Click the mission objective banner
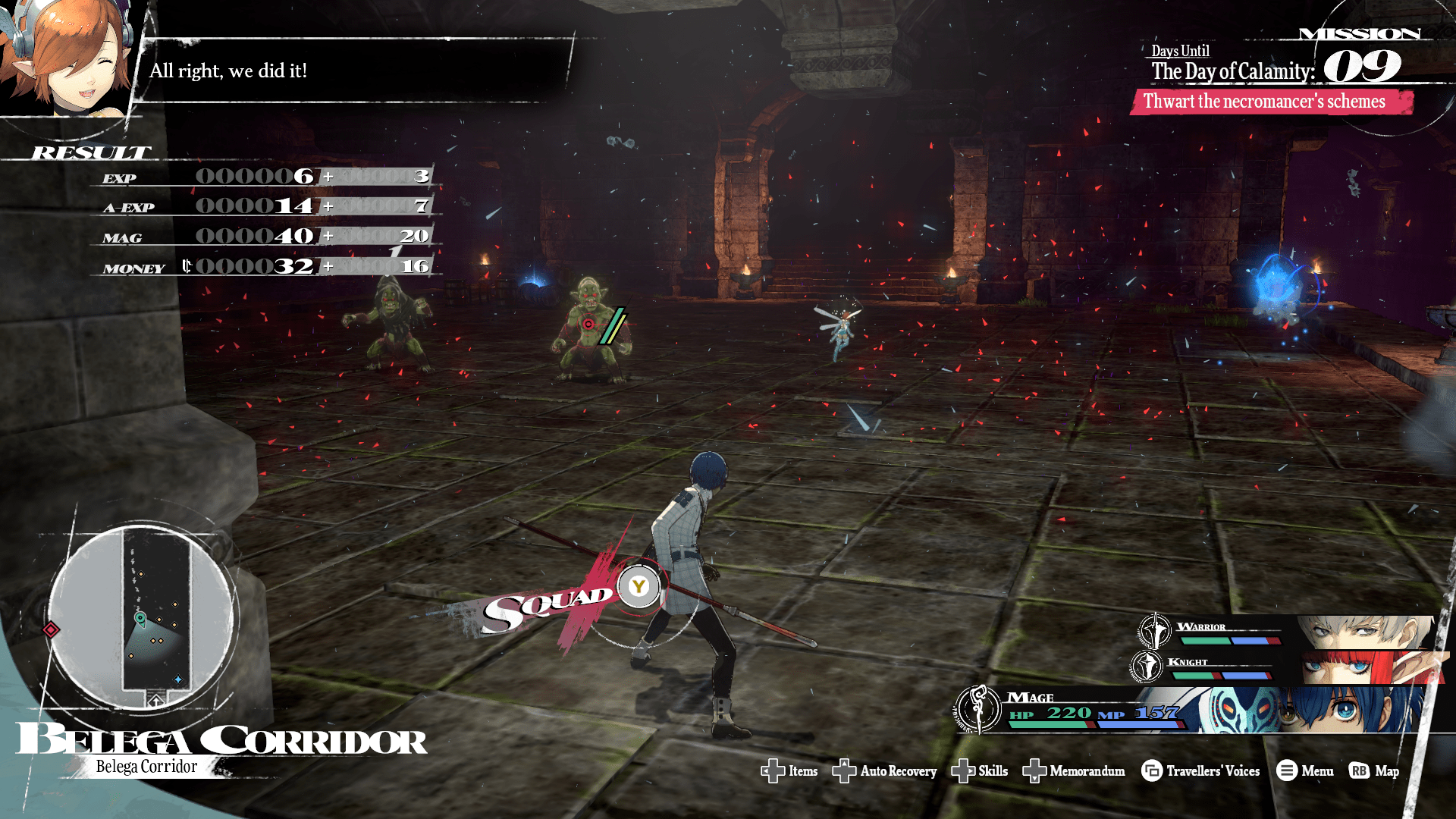The width and height of the screenshot is (1456, 819). tap(1270, 102)
